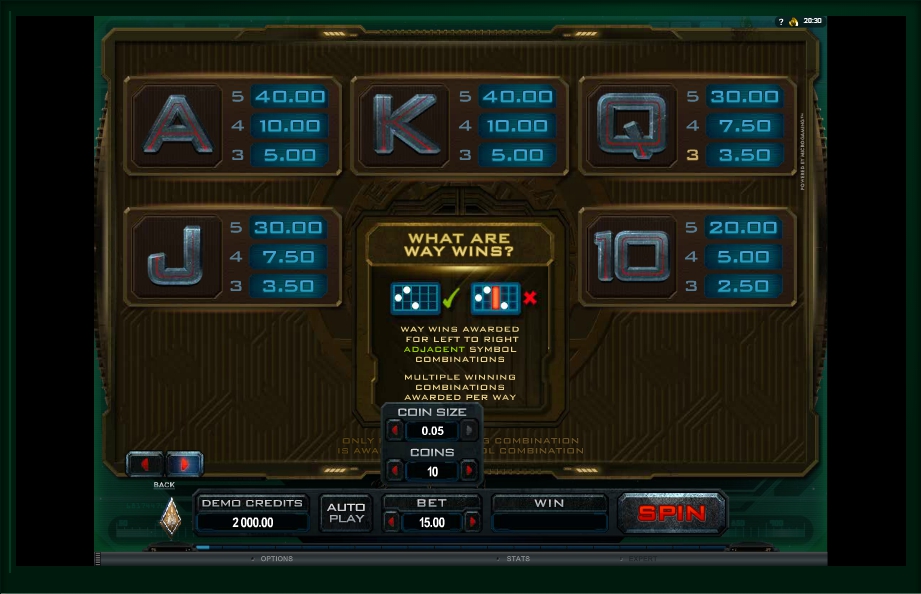Open help via the question mark icon

(781, 21)
